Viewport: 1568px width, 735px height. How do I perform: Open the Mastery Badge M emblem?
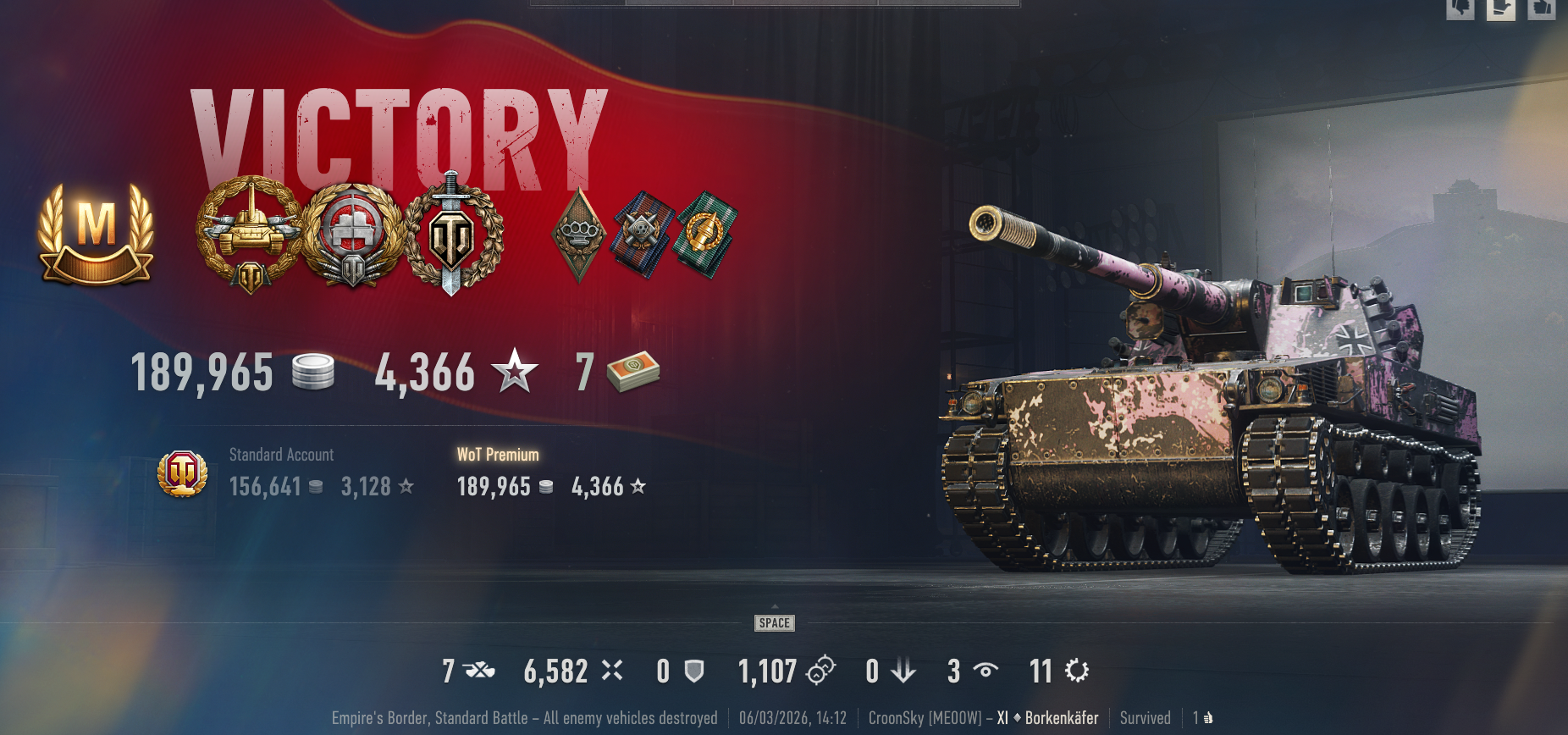[x=96, y=235]
